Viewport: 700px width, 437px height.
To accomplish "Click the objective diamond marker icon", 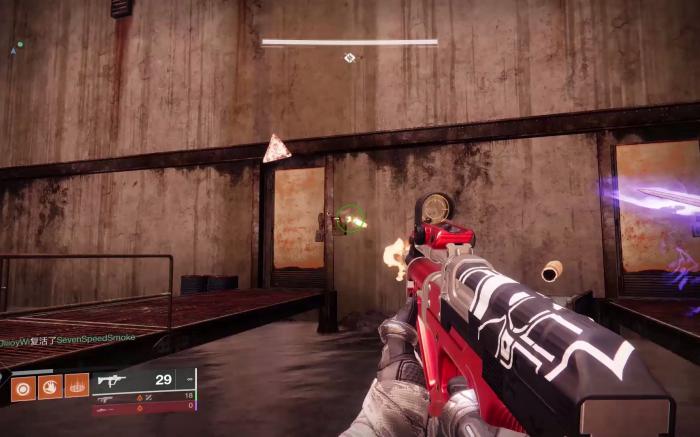I will click(349, 58).
